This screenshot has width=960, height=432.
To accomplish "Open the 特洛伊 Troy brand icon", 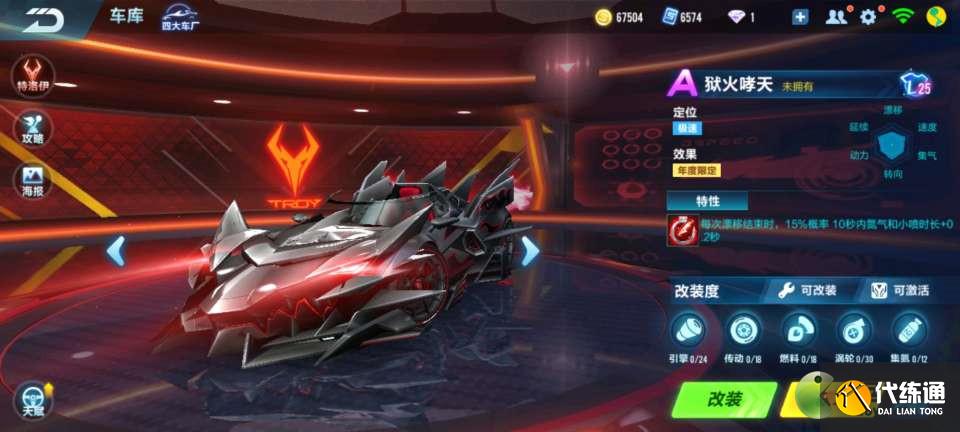I will pos(33,75).
